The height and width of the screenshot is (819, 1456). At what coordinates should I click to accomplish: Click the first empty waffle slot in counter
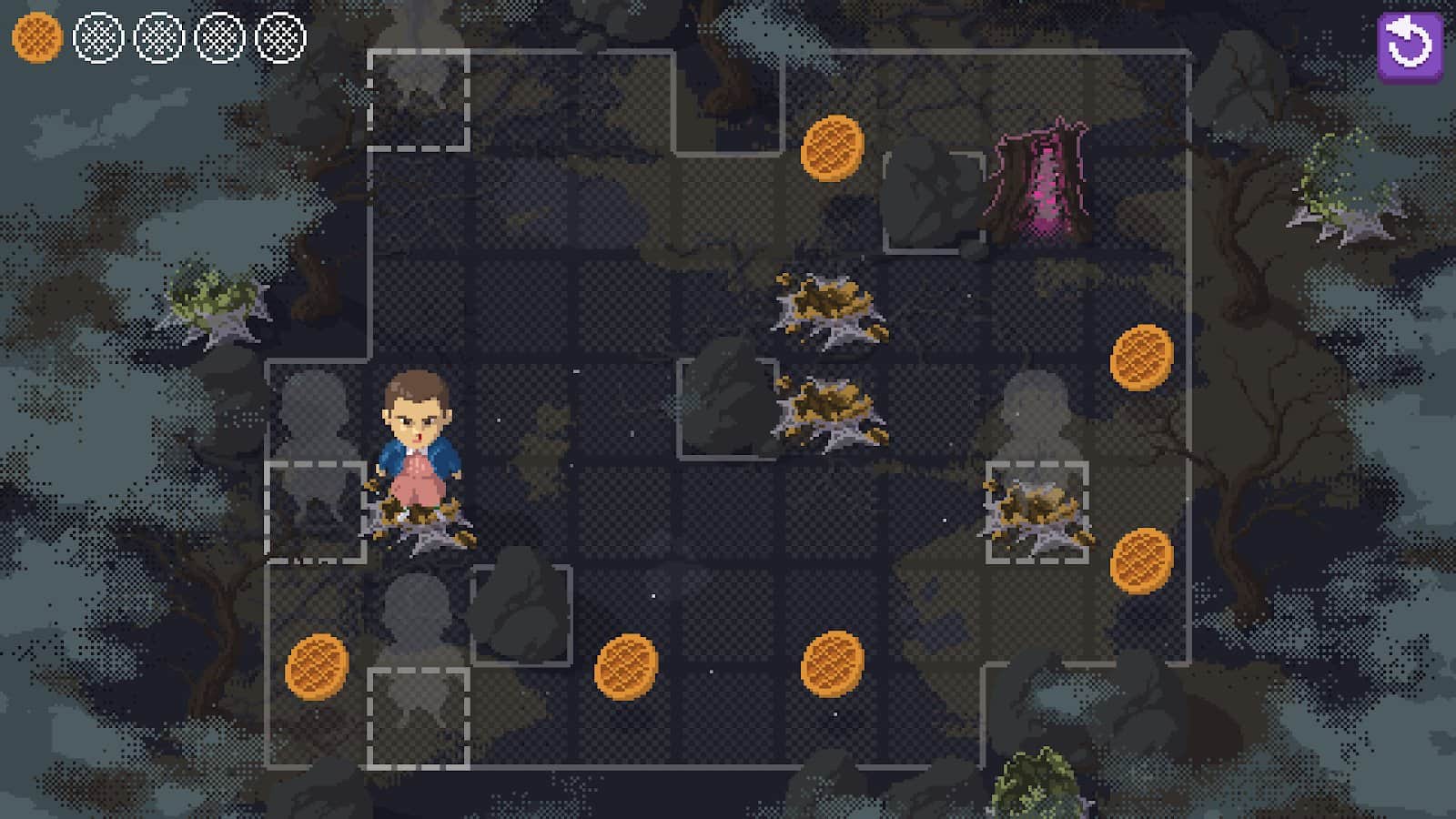click(97, 39)
